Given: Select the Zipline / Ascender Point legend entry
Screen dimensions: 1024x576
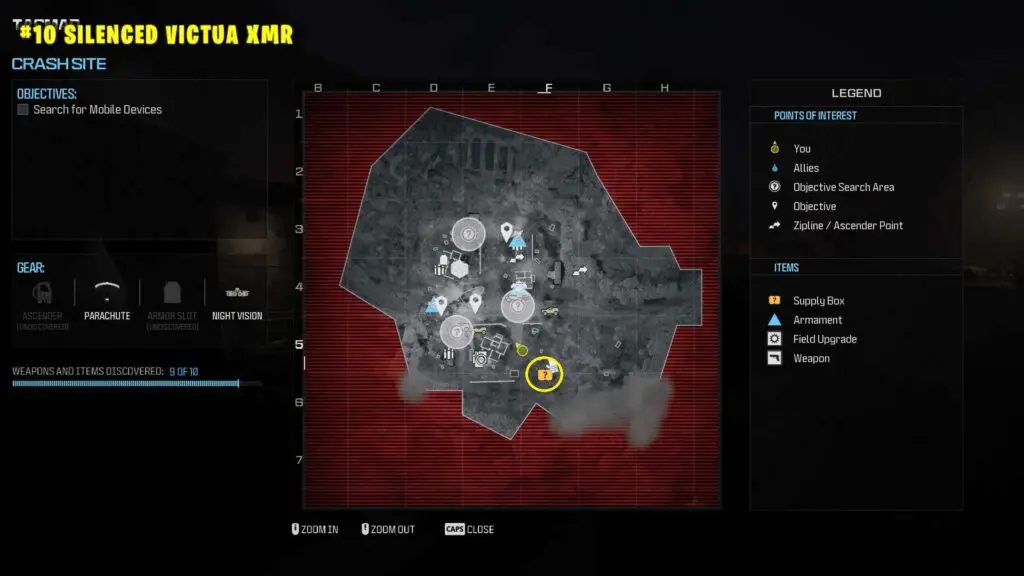Looking at the screenshot, I should [847, 225].
